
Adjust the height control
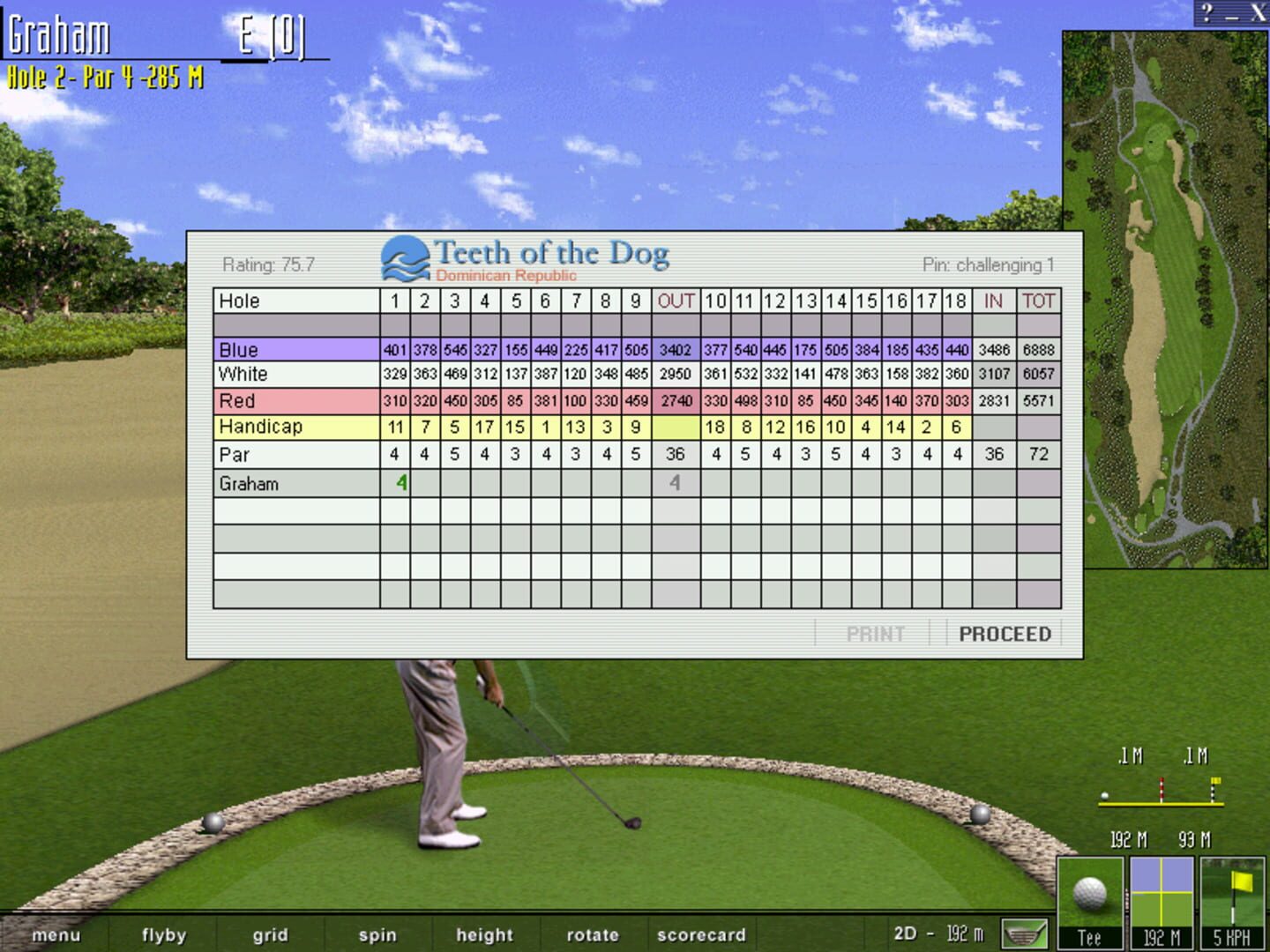point(483,935)
